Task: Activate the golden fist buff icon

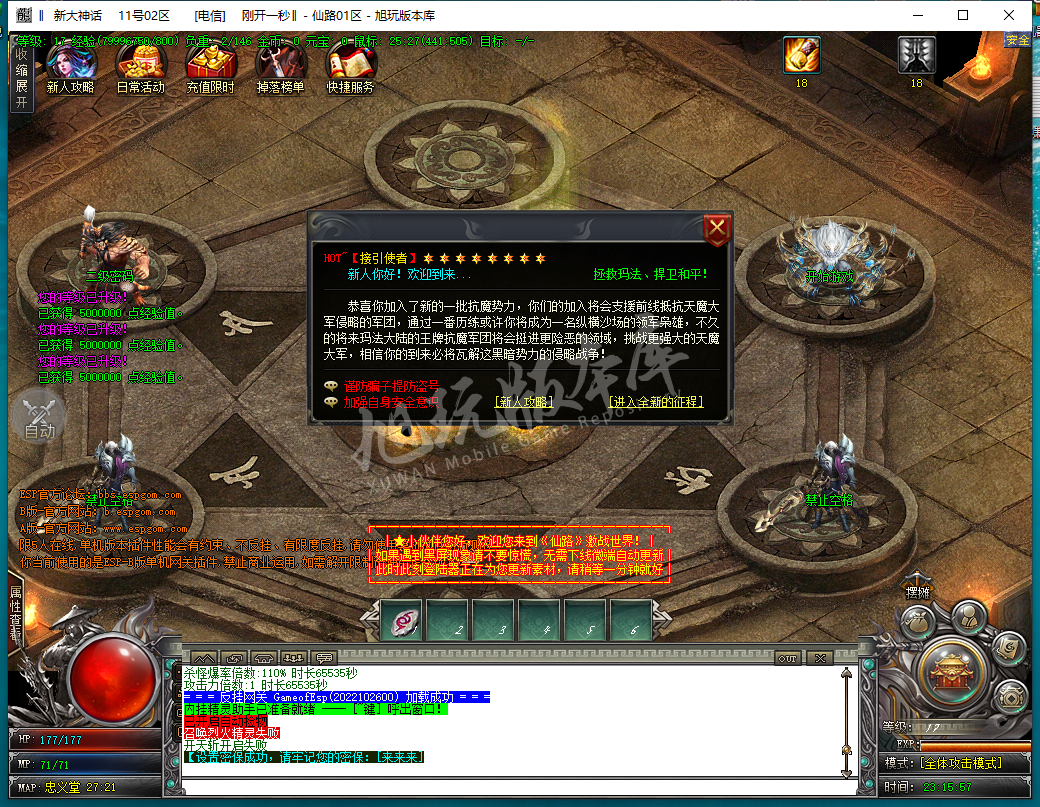Action: click(801, 55)
